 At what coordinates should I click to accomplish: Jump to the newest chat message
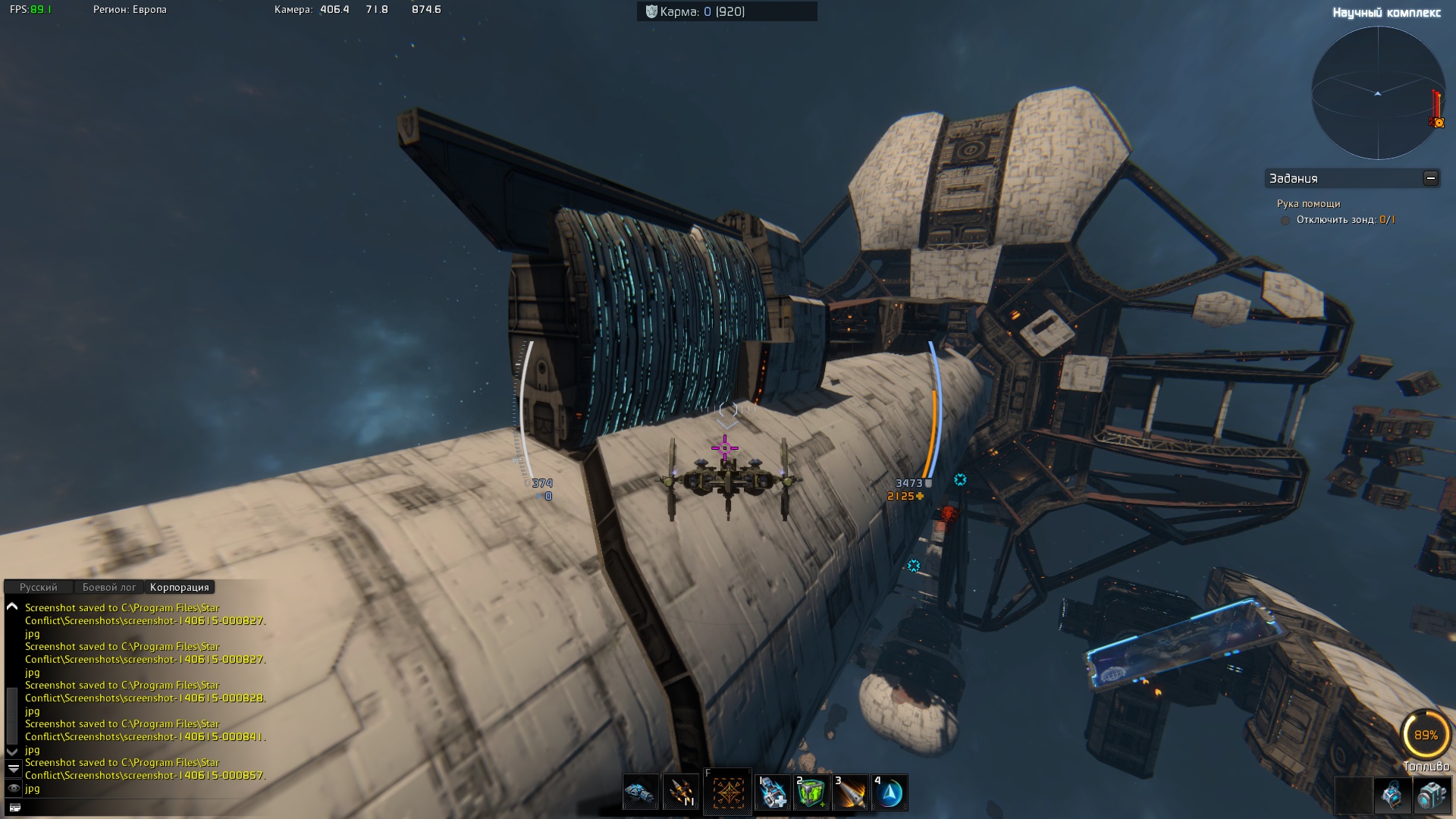[x=13, y=768]
